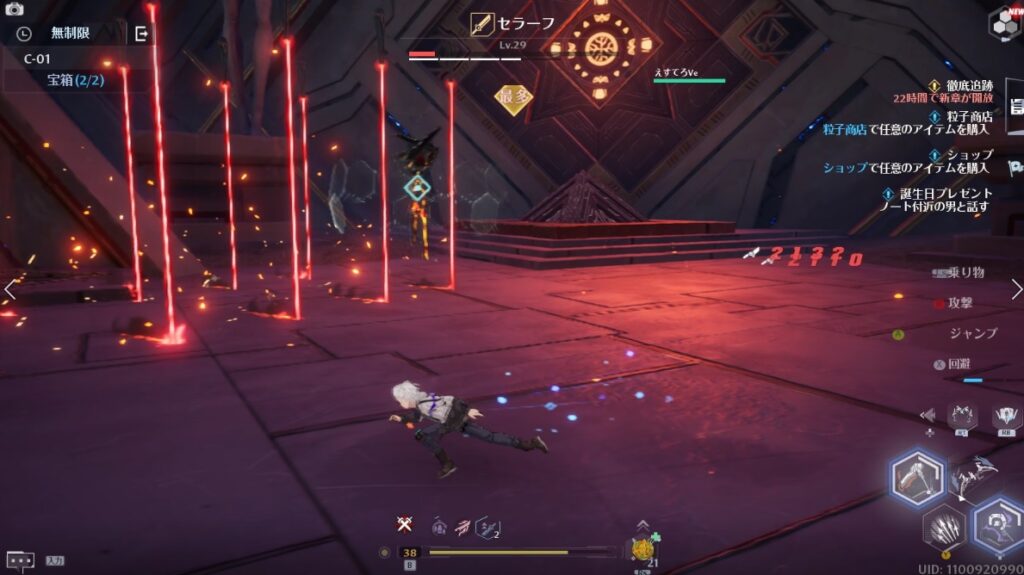Expand the left side arrow panel
The width and height of the screenshot is (1024, 575).
tap(9, 289)
